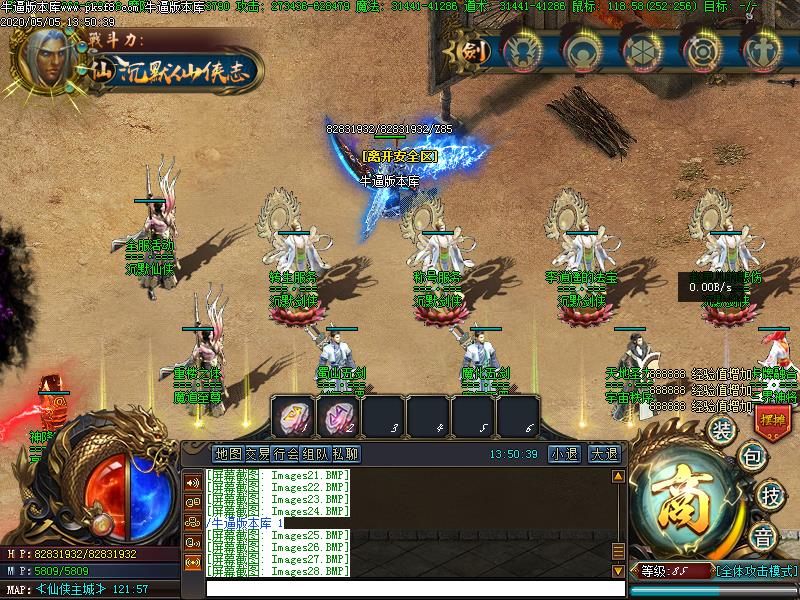Toggle the 音 sound button
The image size is (800, 600).
tap(765, 537)
